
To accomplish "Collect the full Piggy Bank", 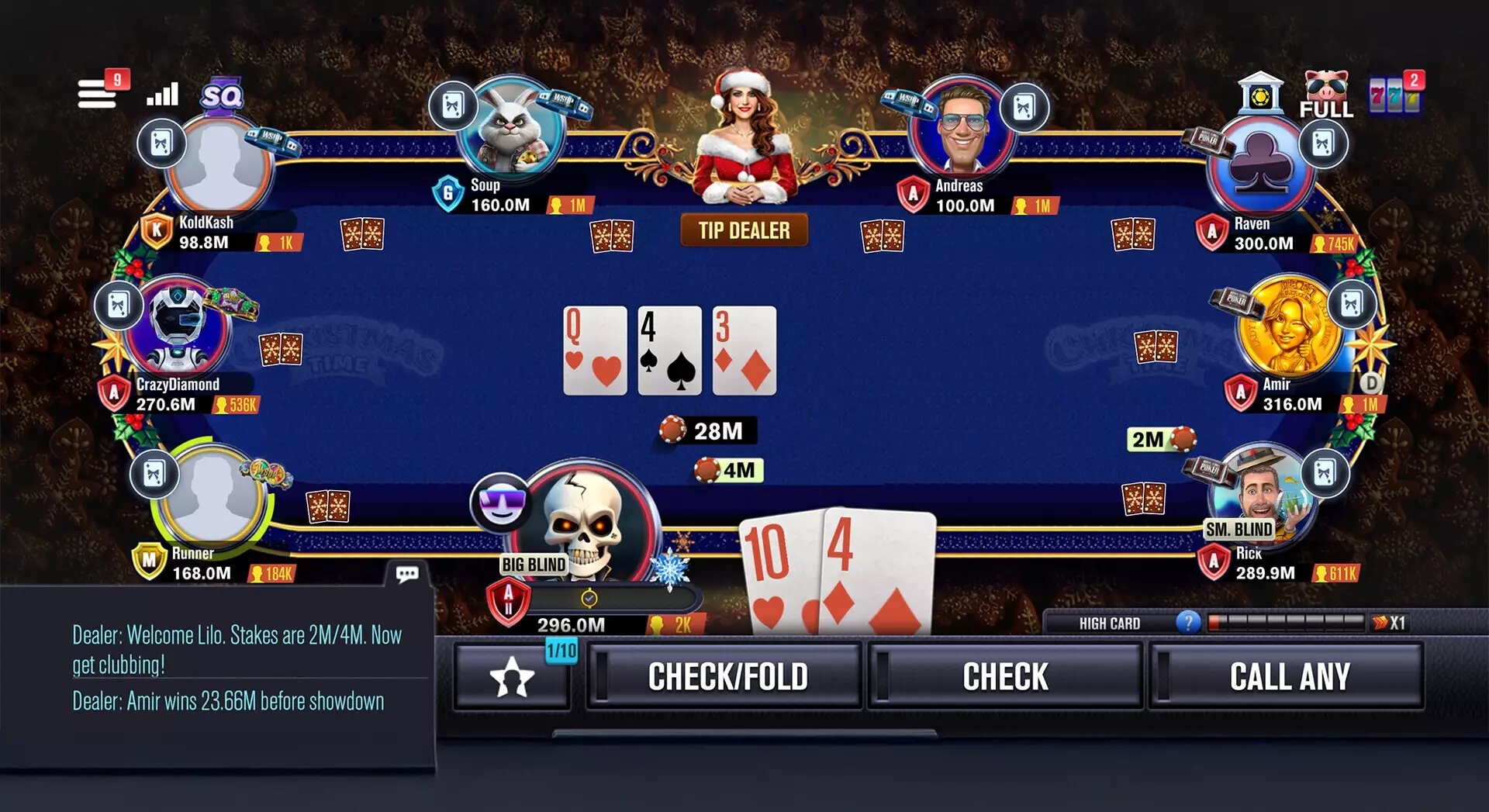I will (1328, 89).
